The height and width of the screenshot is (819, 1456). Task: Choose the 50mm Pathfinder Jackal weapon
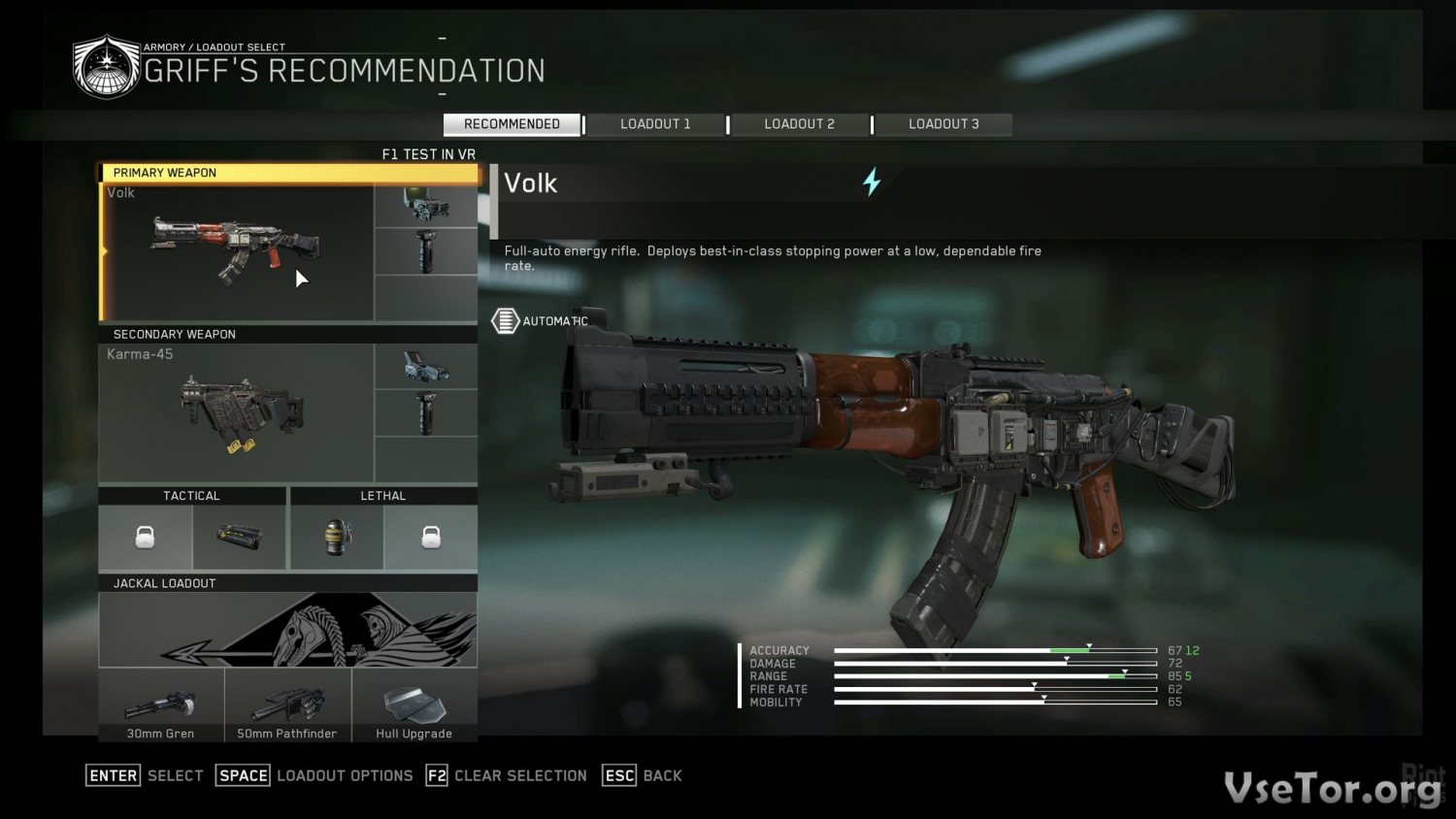(287, 705)
